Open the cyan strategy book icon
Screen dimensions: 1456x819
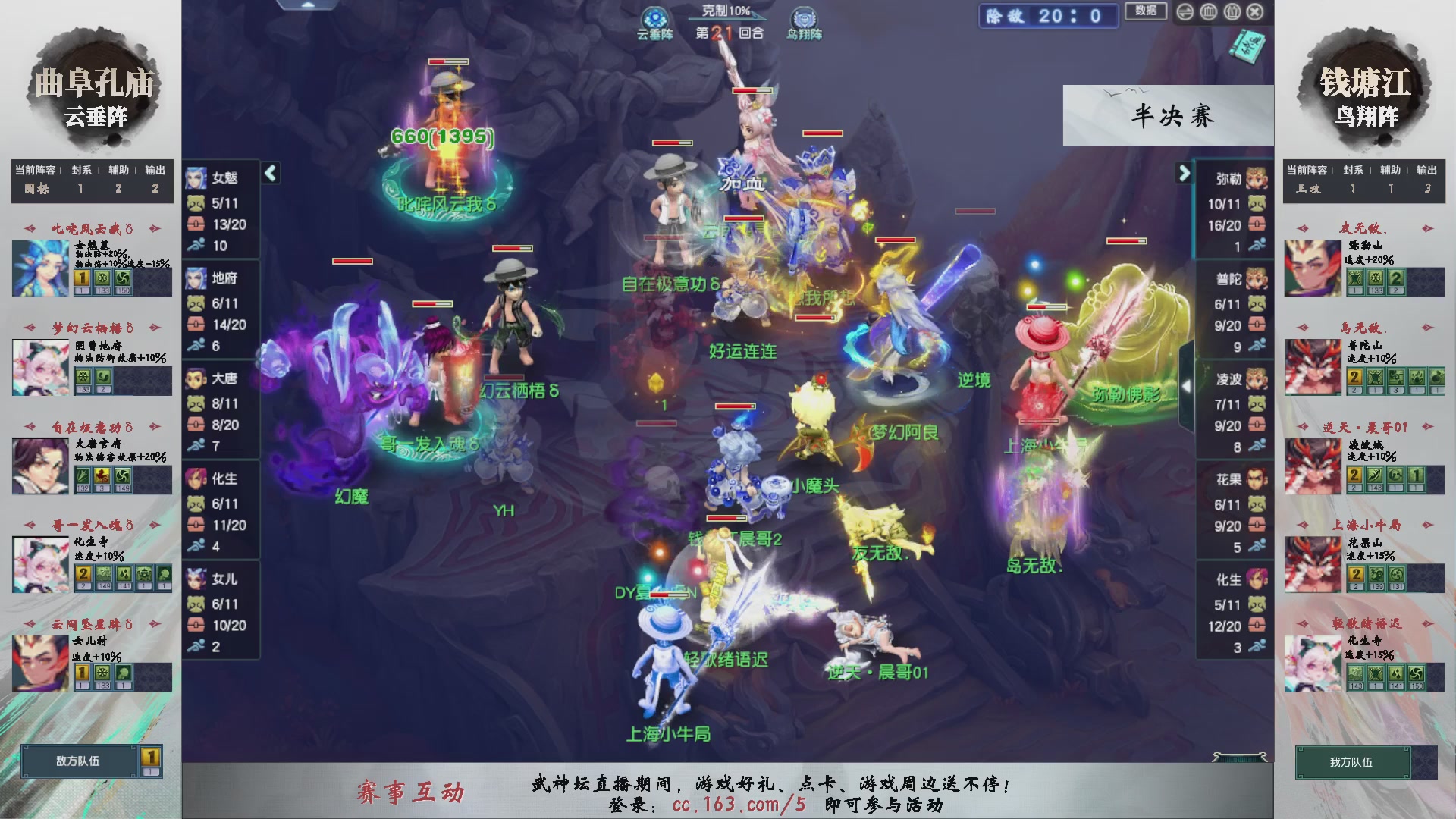[x=1247, y=47]
